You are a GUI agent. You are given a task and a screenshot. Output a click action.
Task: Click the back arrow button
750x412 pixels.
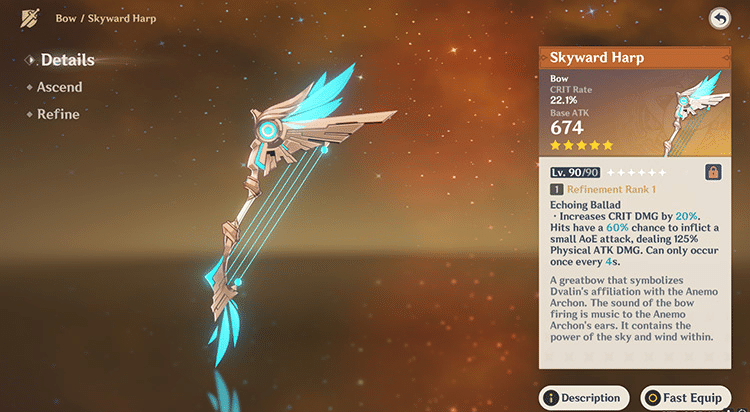[719, 18]
